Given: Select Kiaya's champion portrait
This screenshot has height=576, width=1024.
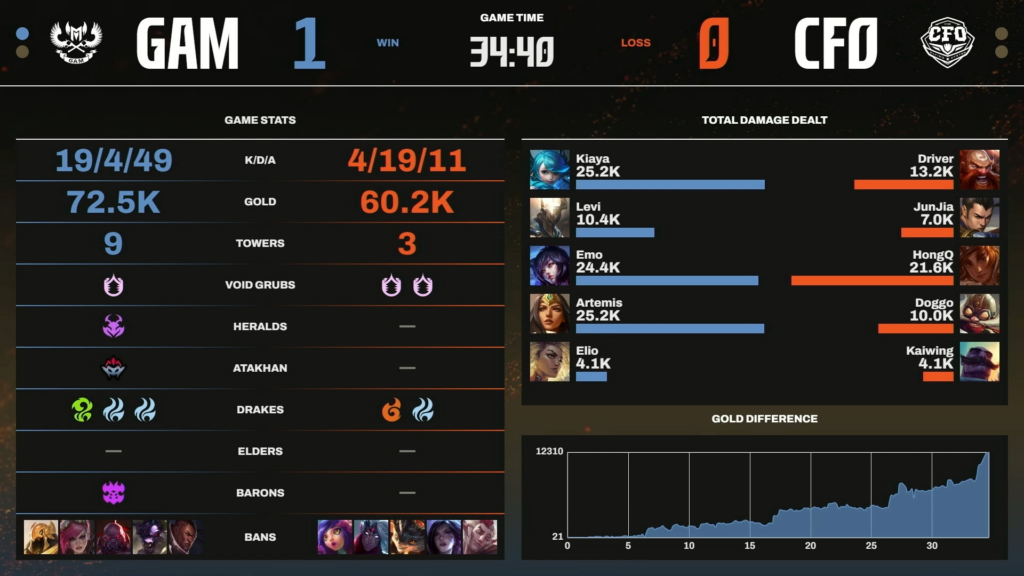Looking at the screenshot, I should [550, 169].
